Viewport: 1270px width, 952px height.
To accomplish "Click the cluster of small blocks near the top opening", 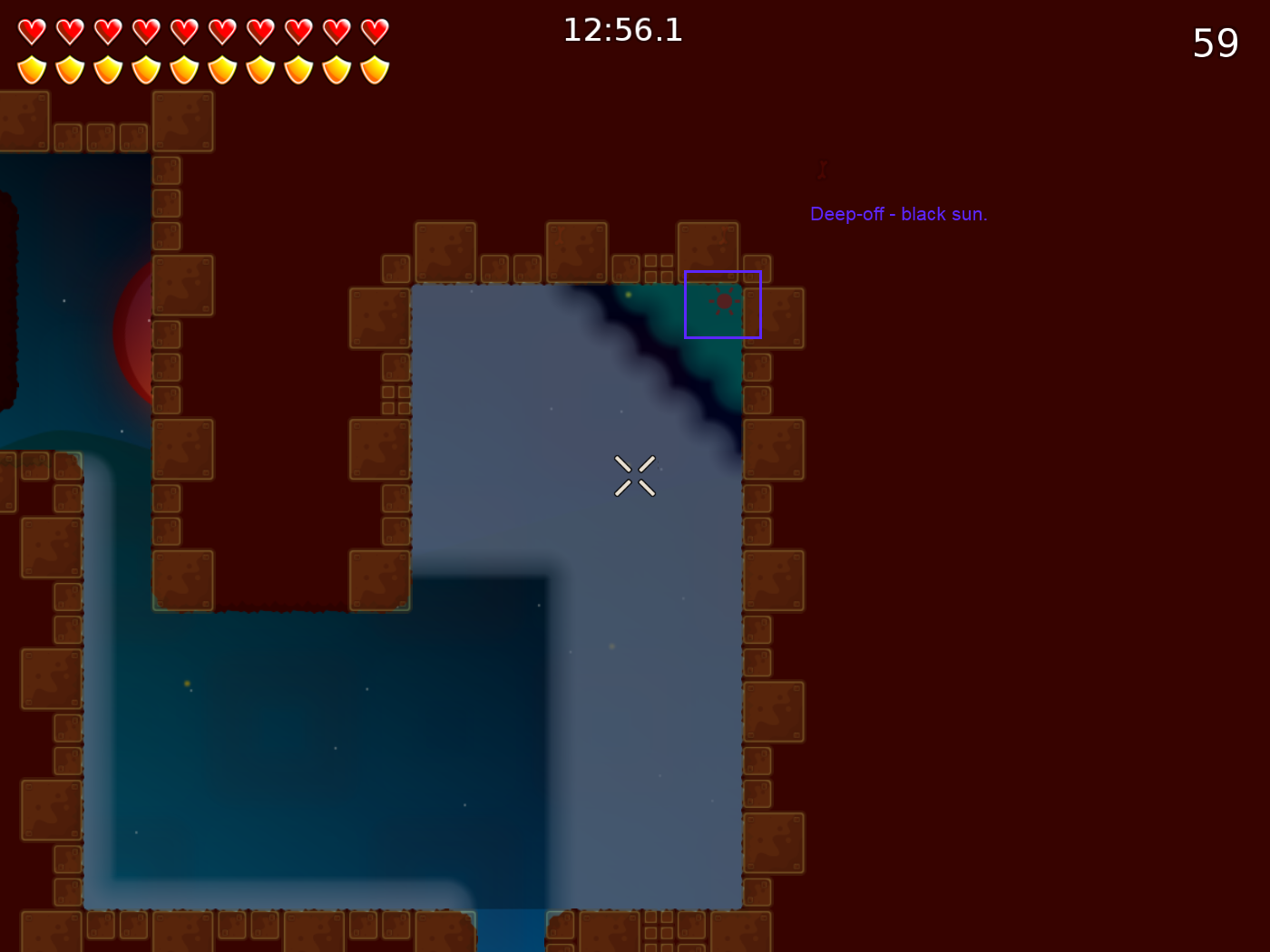I will [659, 267].
